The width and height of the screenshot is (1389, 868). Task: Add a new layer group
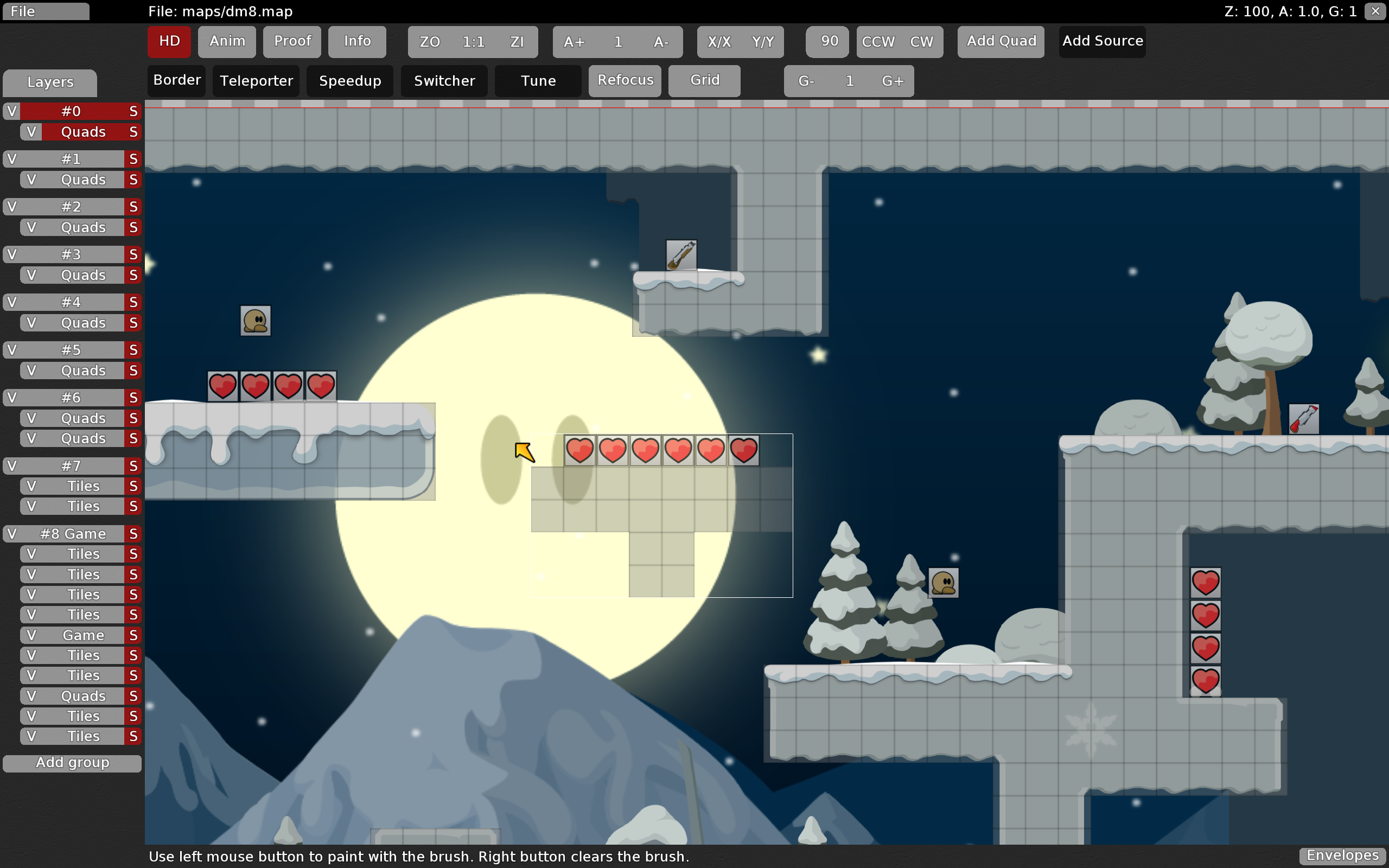(x=72, y=763)
